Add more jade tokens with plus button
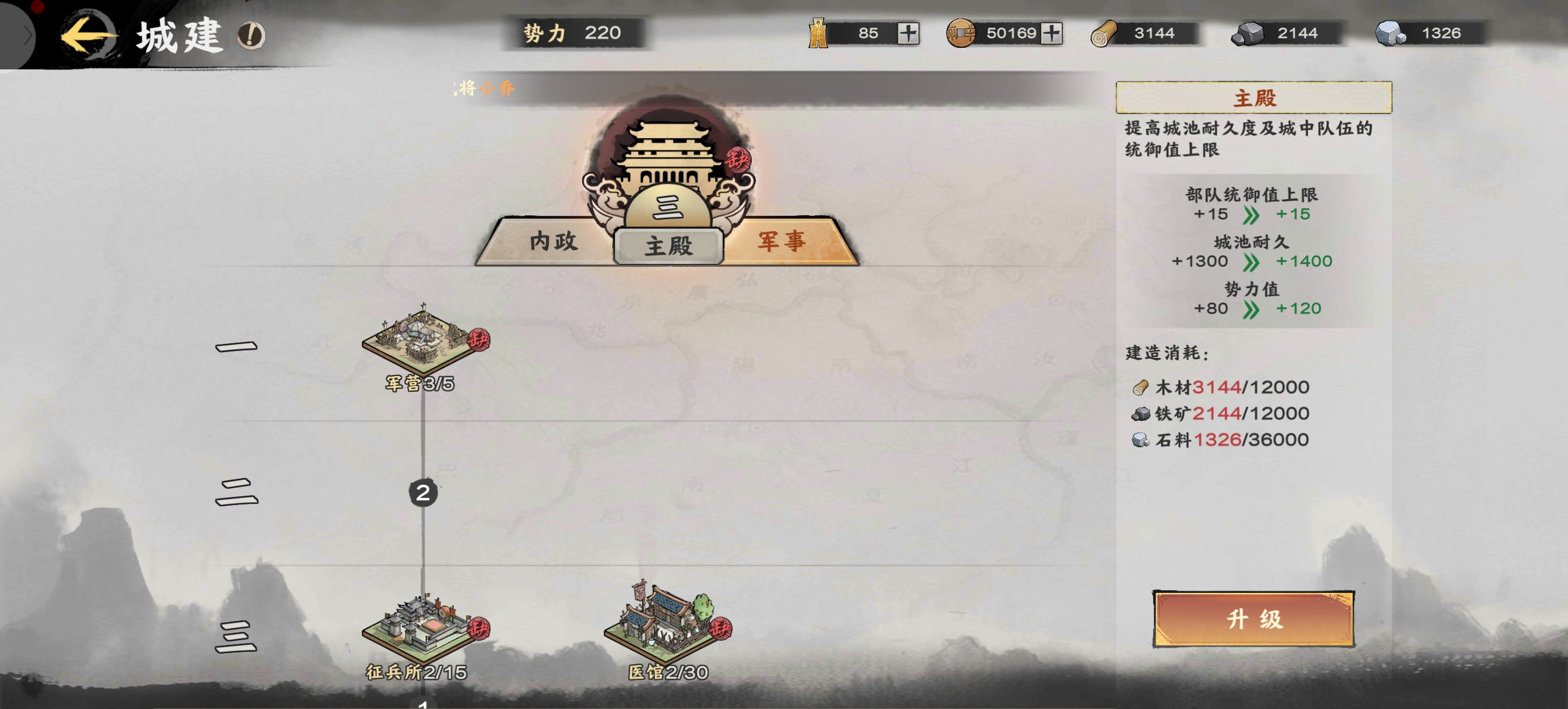The width and height of the screenshot is (1568, 709). tap(908, 33)
